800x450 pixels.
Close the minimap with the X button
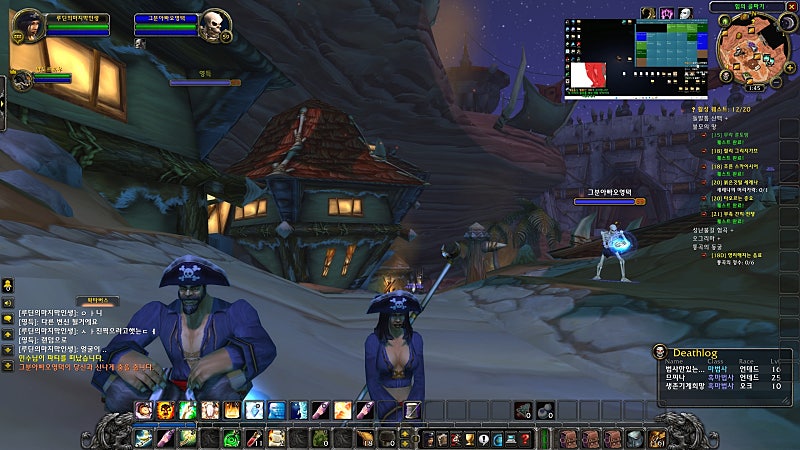pos(793,6)
